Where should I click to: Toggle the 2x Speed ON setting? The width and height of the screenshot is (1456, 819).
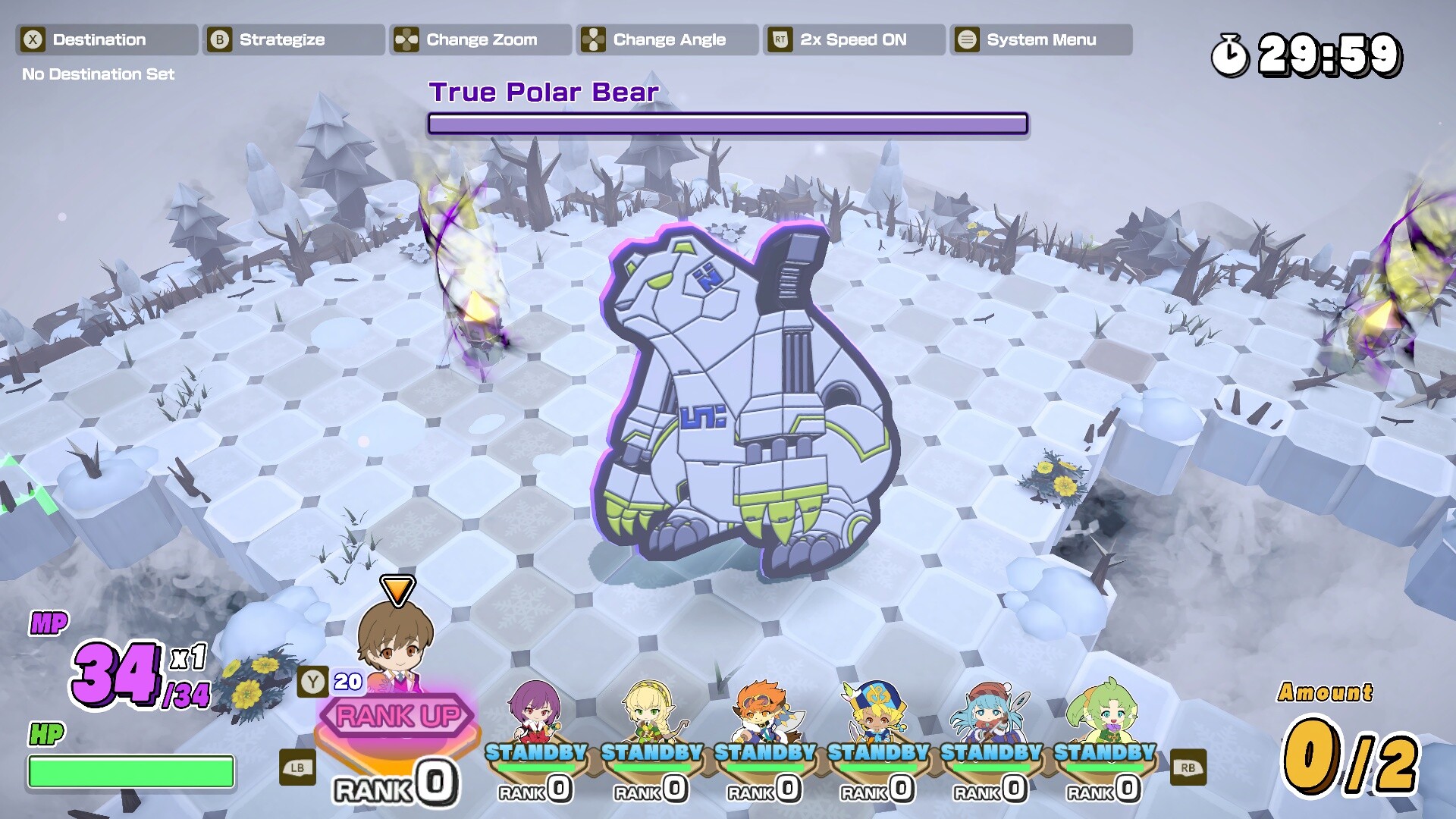point(854,39)
